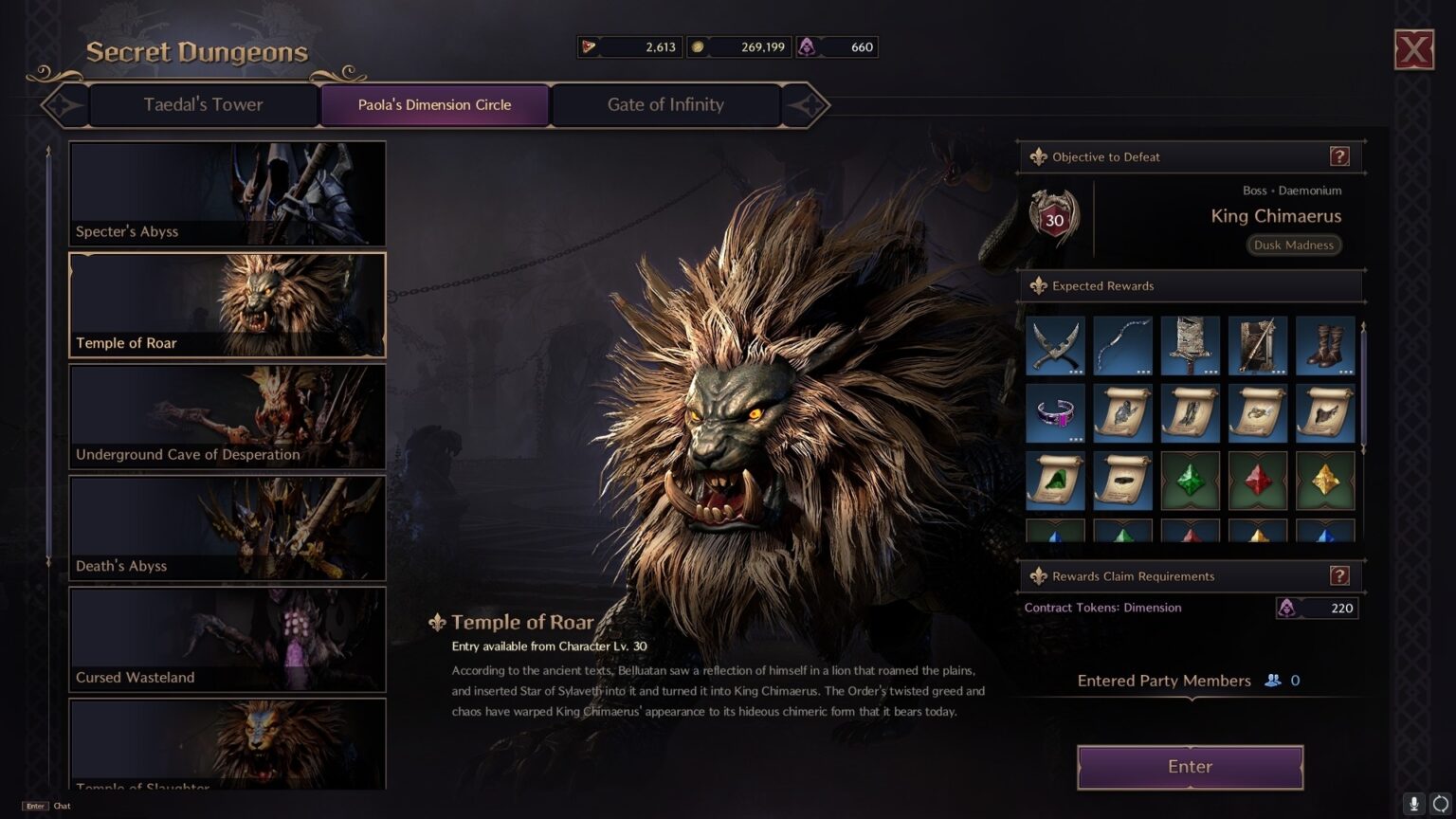
Task: Click the green gem reward icon
Action: pos(1190,480)
